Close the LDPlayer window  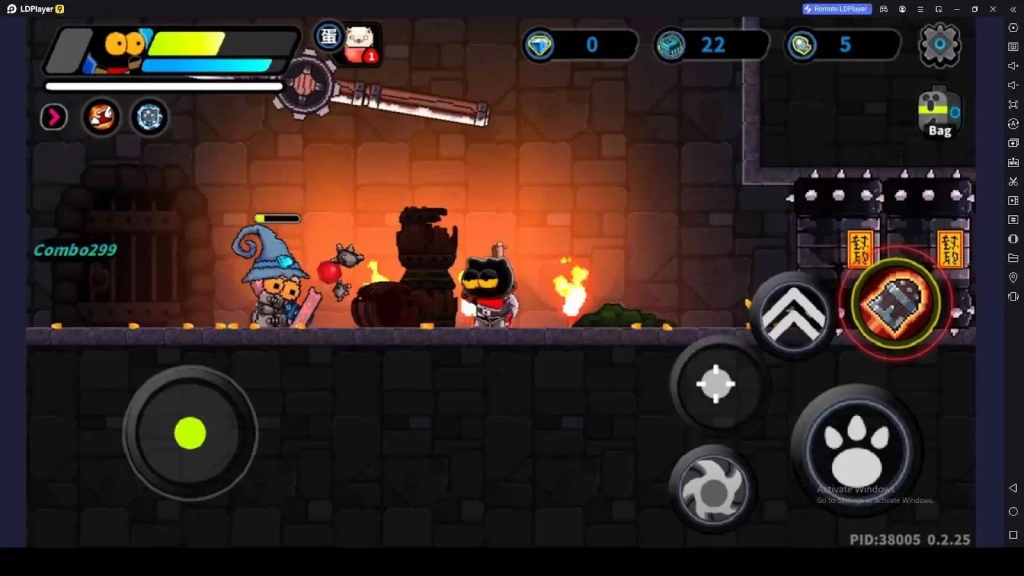tap(993, 9)
